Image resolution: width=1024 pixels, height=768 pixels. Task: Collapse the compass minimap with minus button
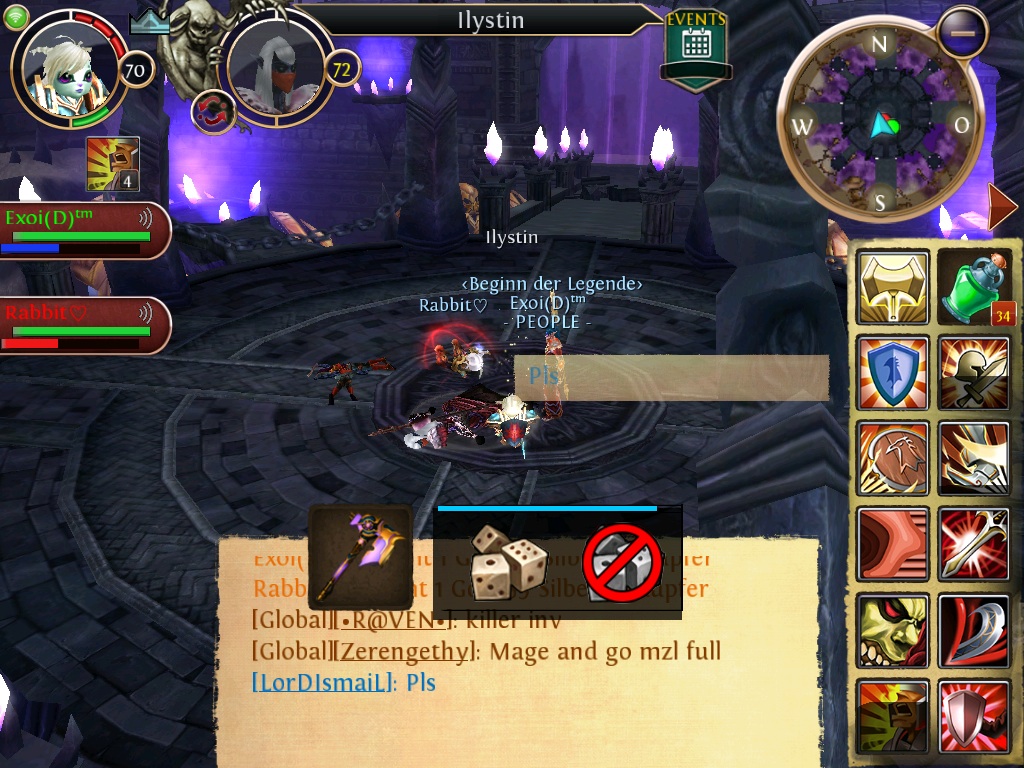tap(962, 33)
